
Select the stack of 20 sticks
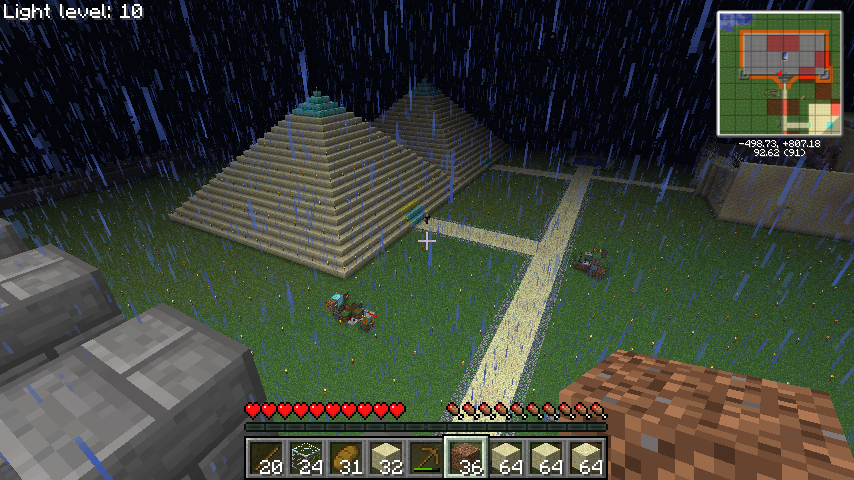pyautogui.click(x=266, y=457)
